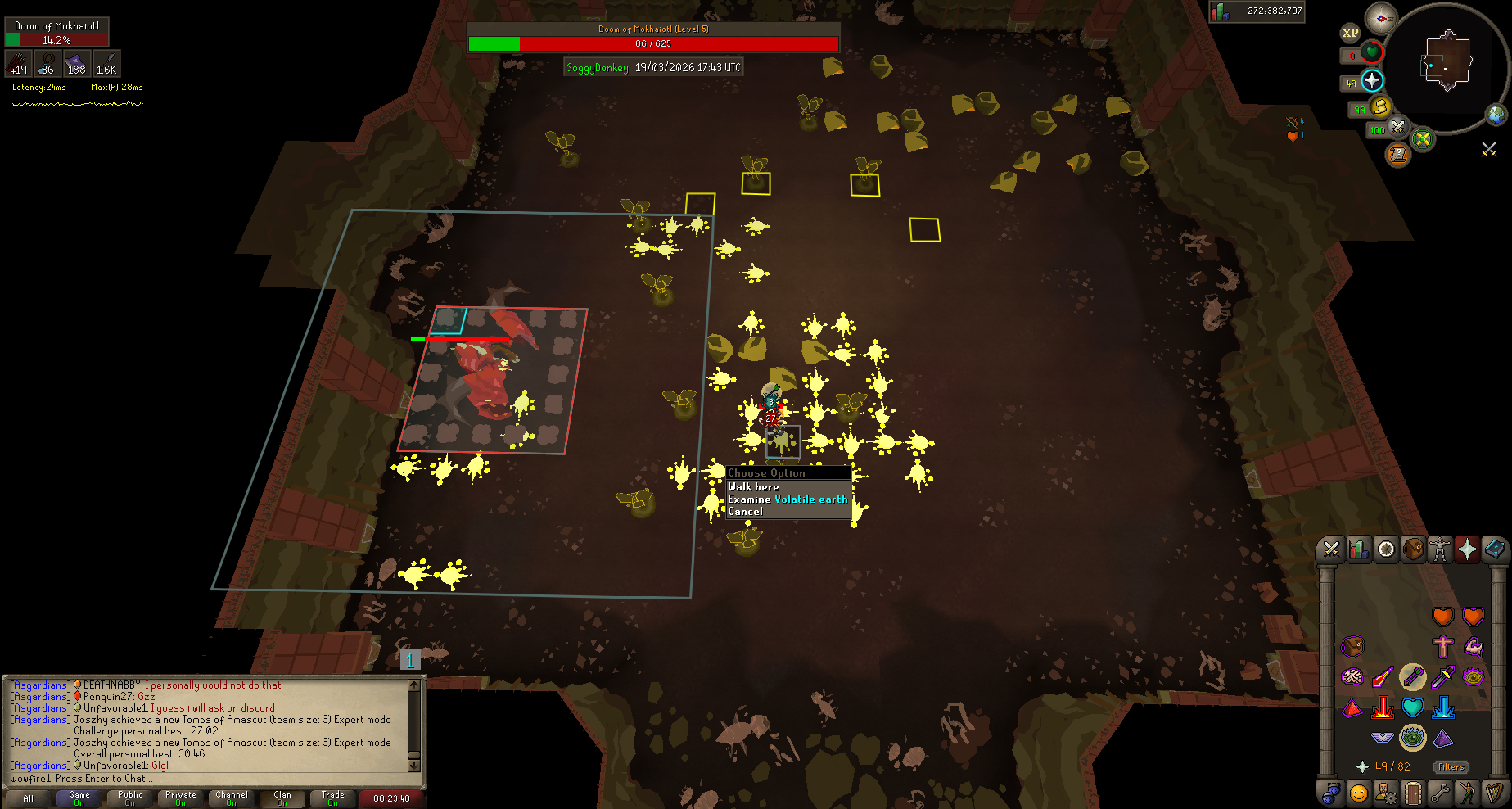Switch chat to the Clan filter tab
Viewport: 1512px width, 809px height.
[x=282, y=798]
